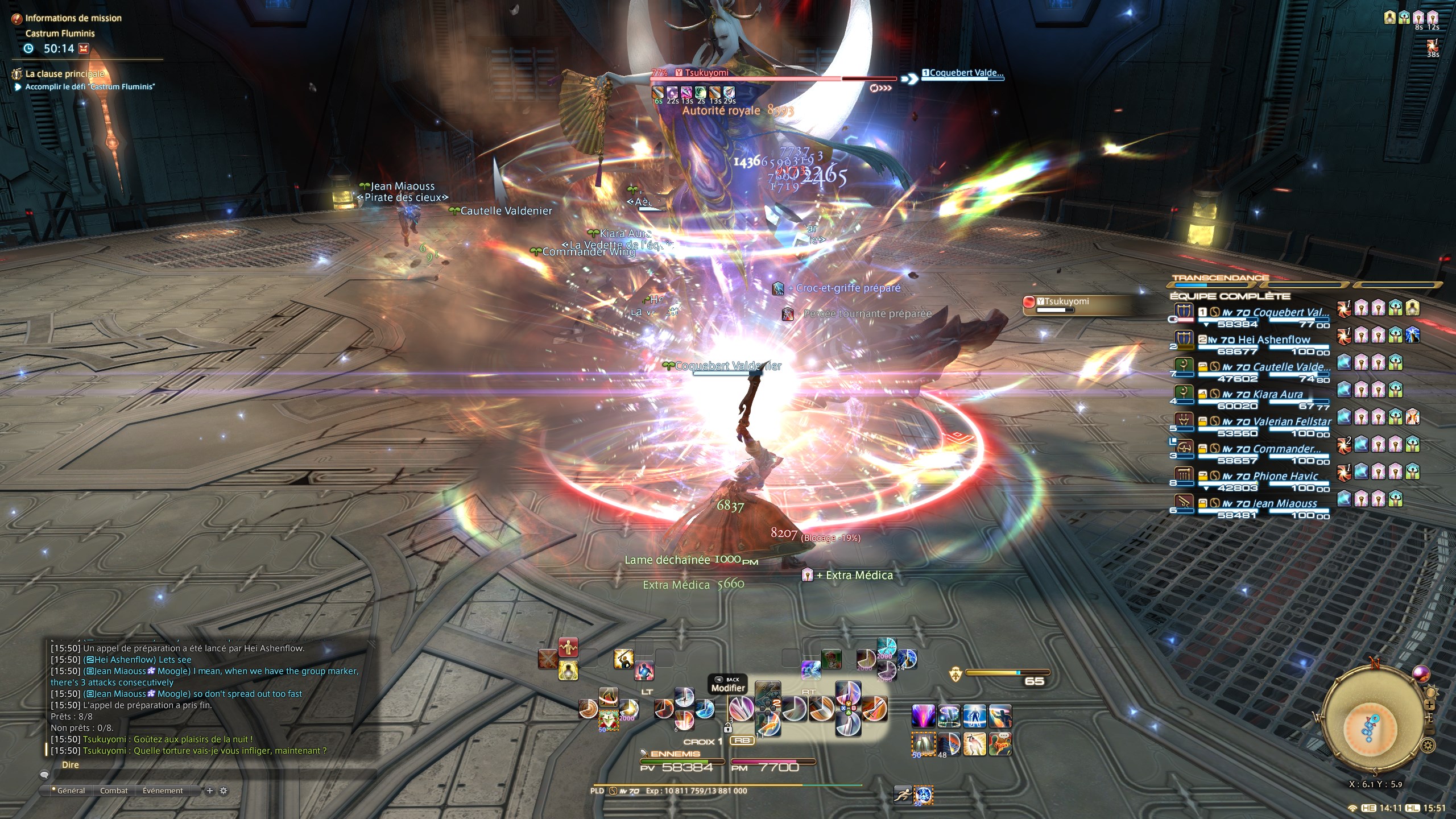1456x819 pixels.
Task: Target Kiara Aura in party list
Action: click(x=1263, y=395)
